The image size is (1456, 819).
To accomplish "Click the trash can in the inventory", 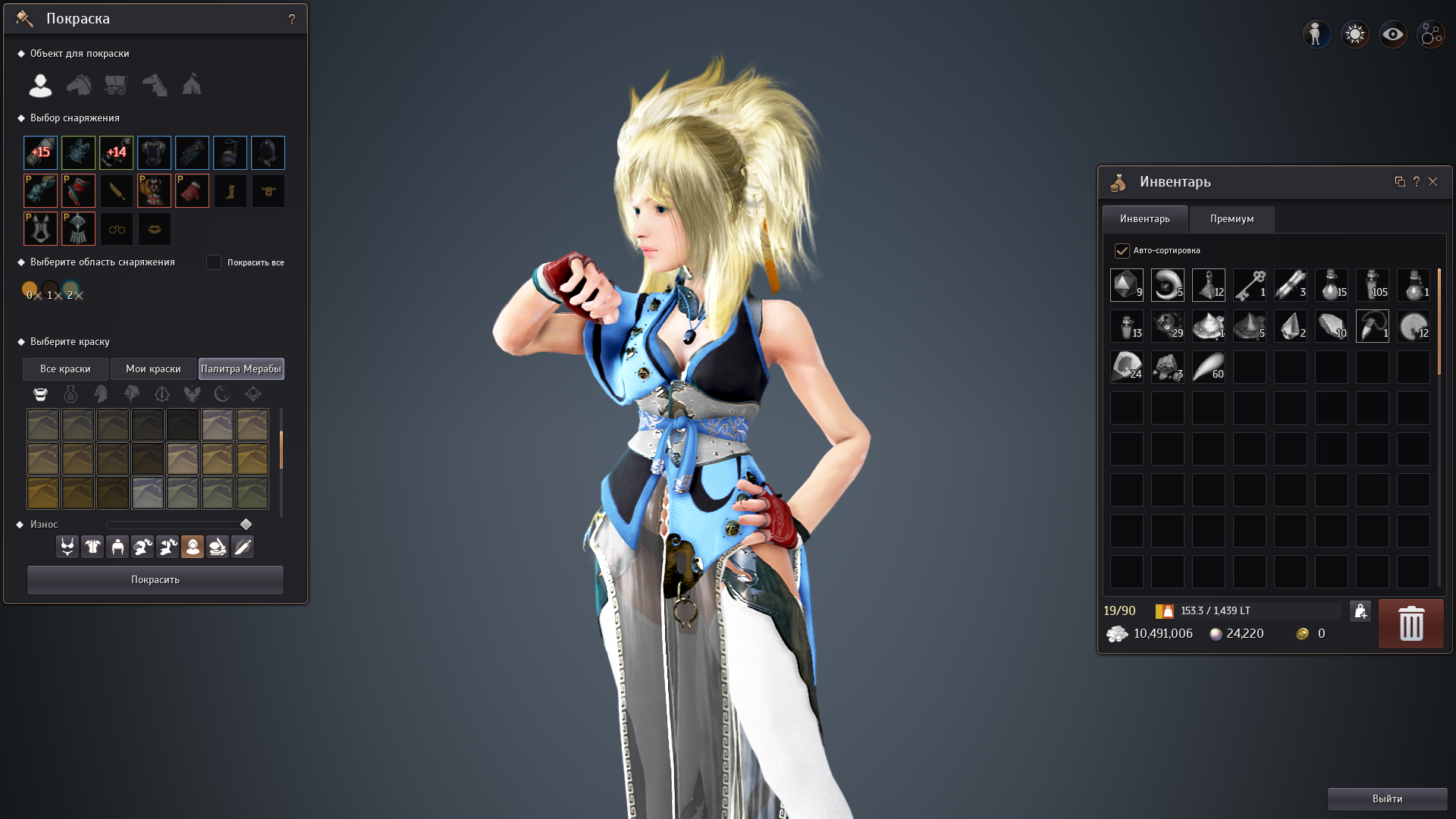I will (1410, 623).
